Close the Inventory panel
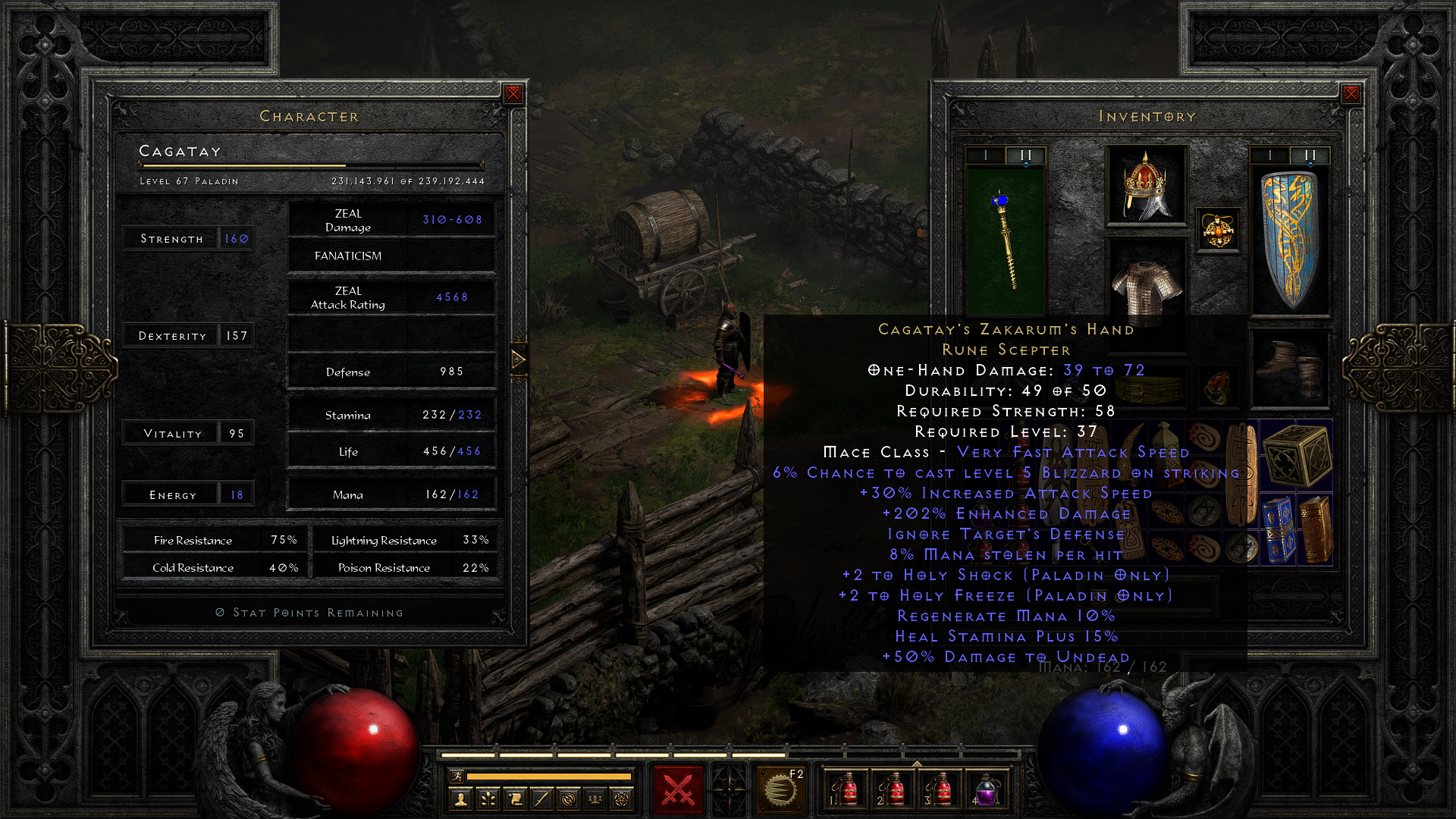 click(1350, 93)
